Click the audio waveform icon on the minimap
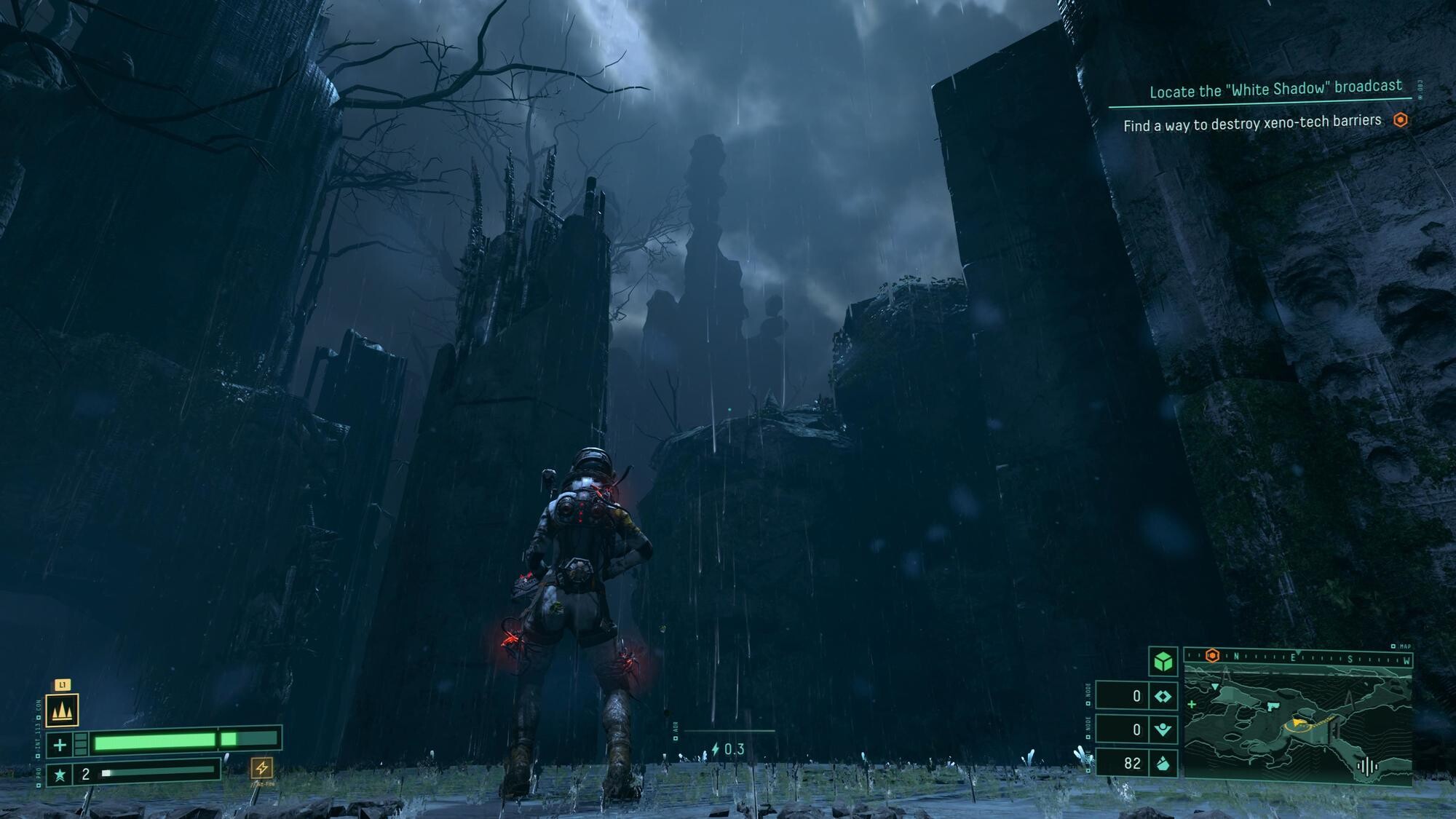1456x819 pixels. pos(1366,766)
